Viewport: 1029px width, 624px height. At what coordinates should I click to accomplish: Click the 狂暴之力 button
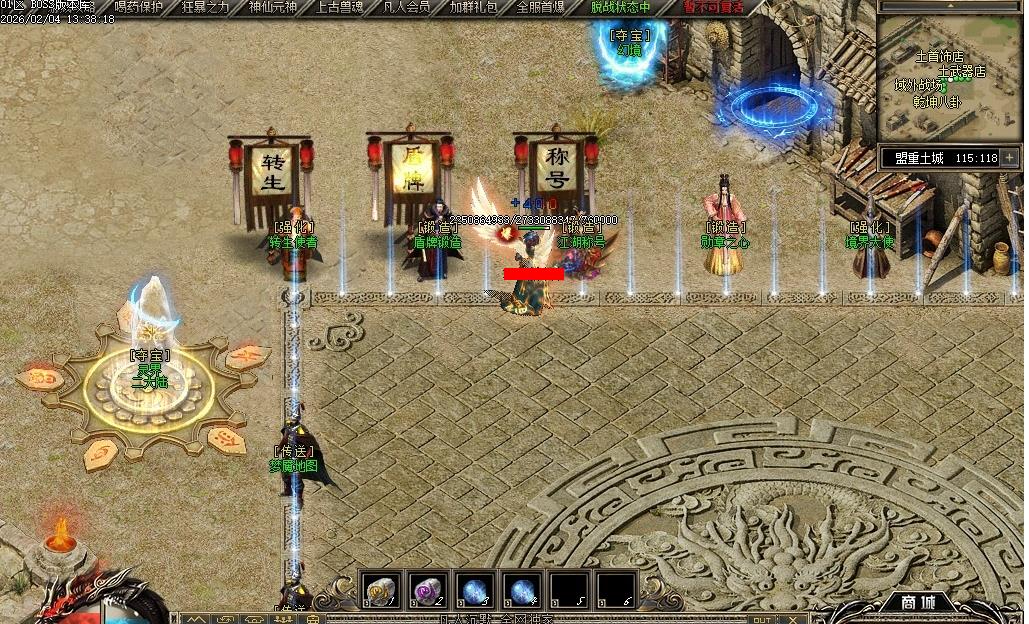pyautogui.click(x=206, y=7)
